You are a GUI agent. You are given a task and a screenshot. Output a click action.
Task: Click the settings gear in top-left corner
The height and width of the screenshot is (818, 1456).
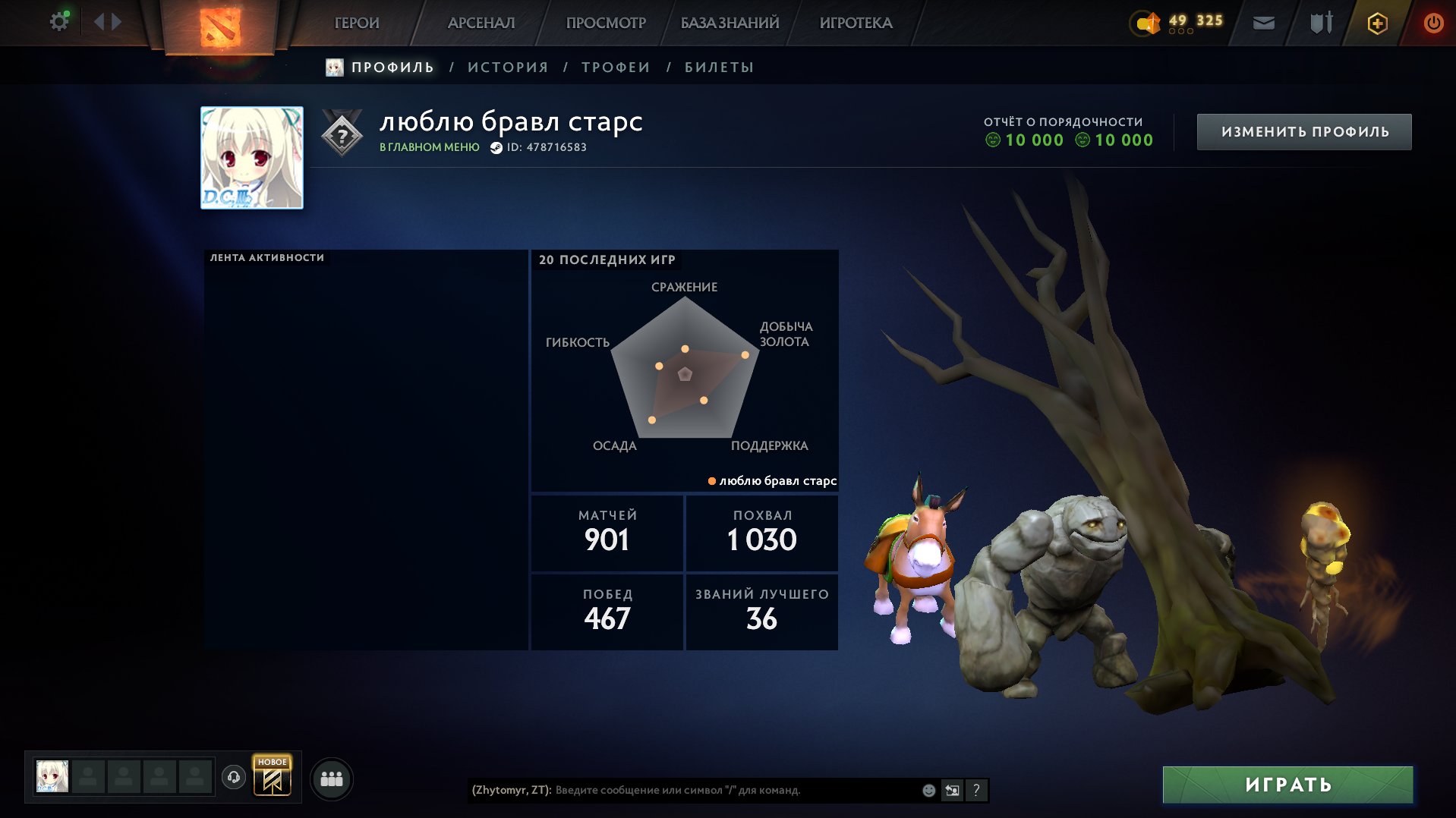tap(58, 21)
